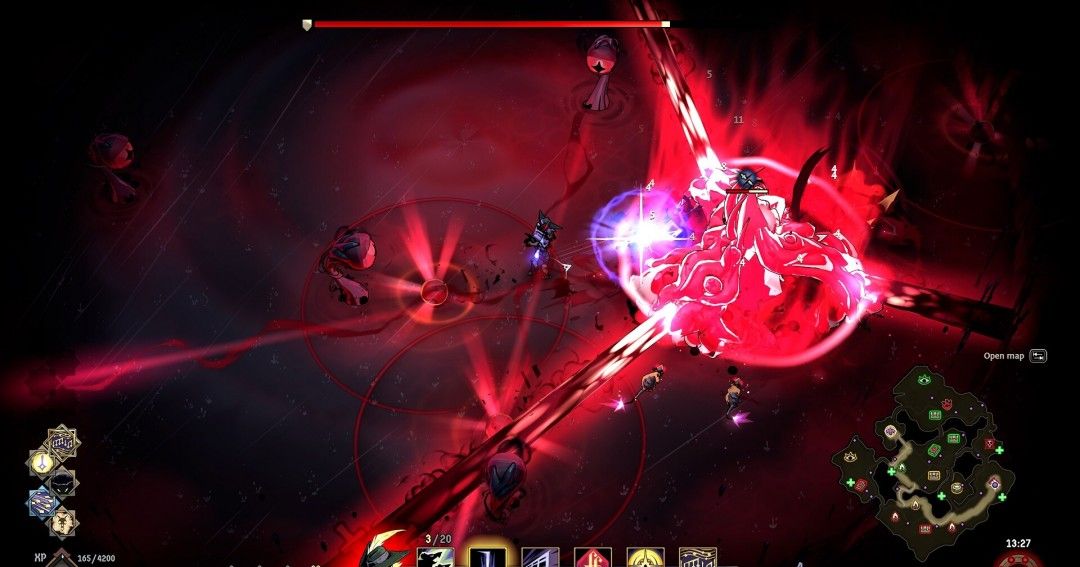The width and height of the screenshot is (1080, 567).
Task: Click the character portrait beside the hotbar
Action: point(385,552)
